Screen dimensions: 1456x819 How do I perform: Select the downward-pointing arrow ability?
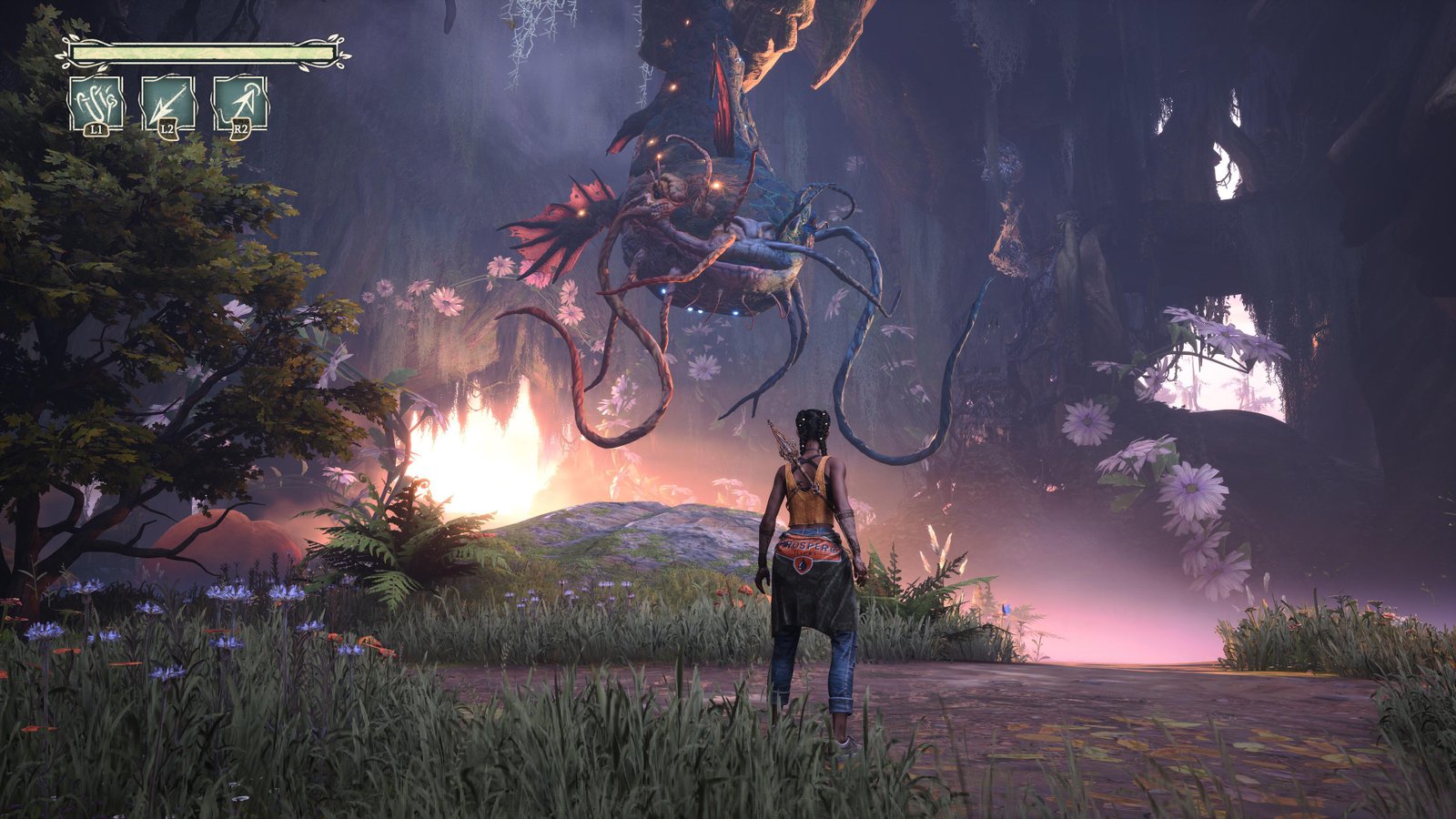[x=168, y=103]
